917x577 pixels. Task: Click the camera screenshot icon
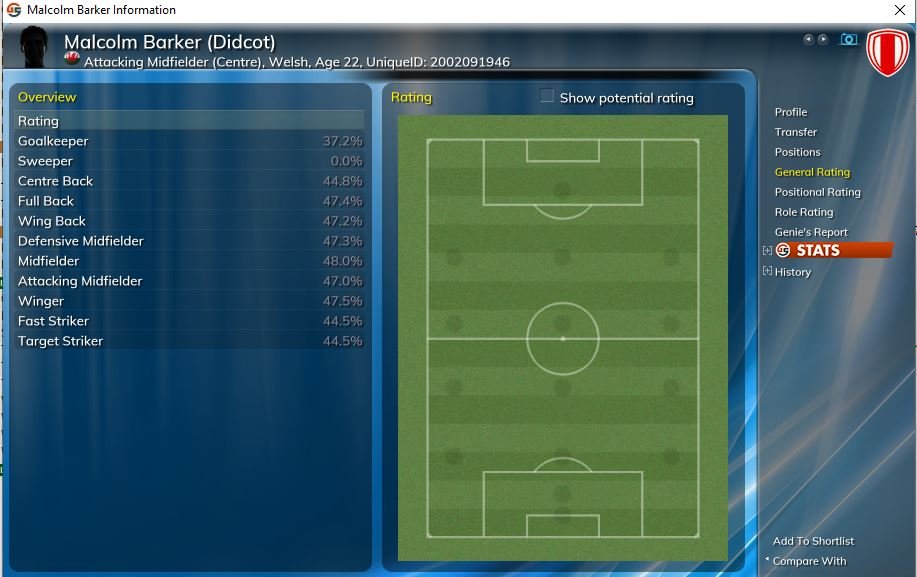point(849,40)
